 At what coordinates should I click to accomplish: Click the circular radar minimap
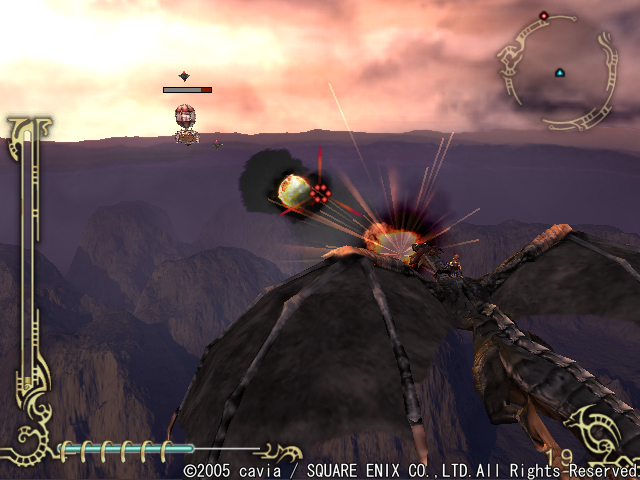point(558,70)
